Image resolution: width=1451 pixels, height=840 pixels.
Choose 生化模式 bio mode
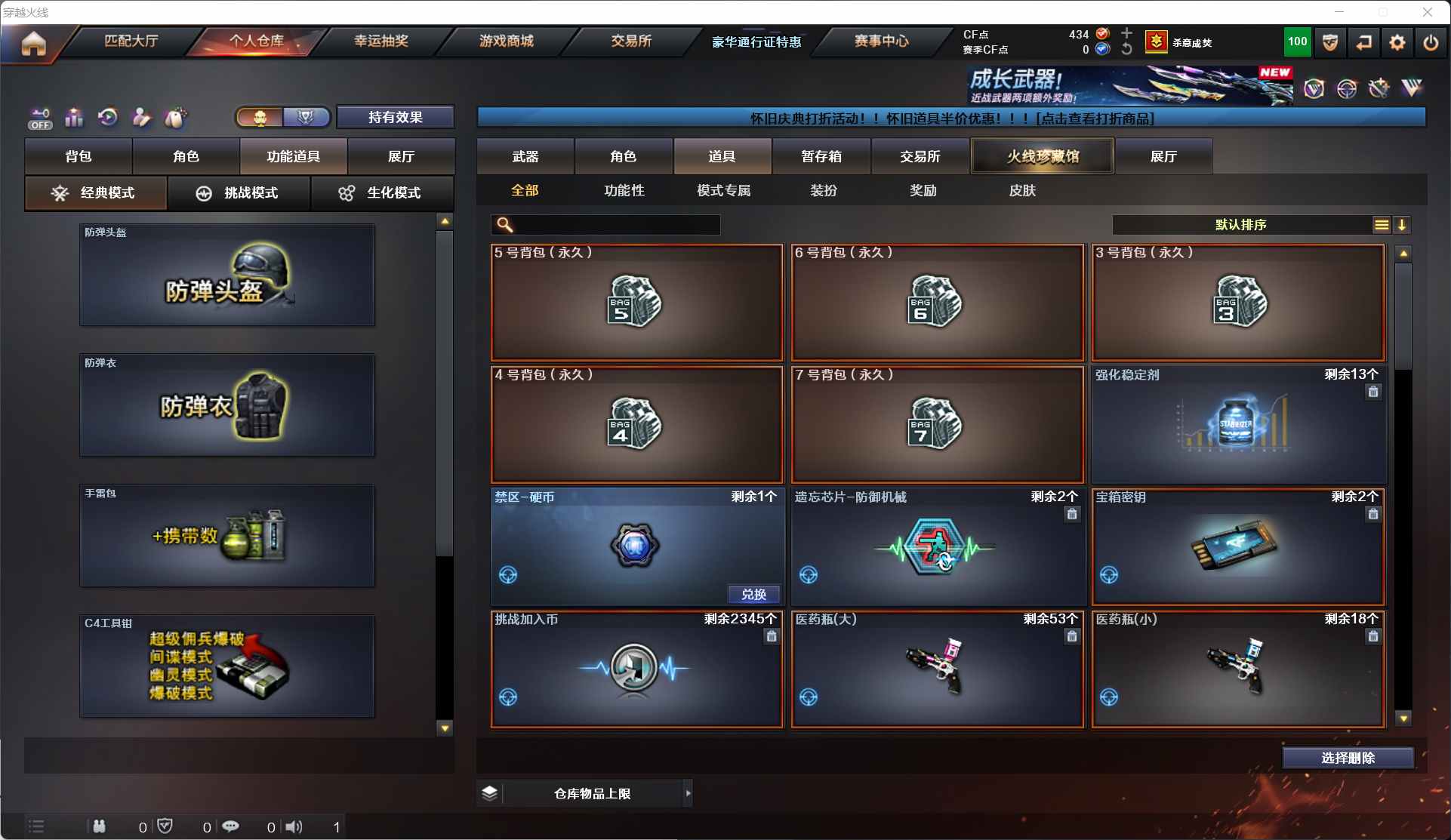(382, 193)
